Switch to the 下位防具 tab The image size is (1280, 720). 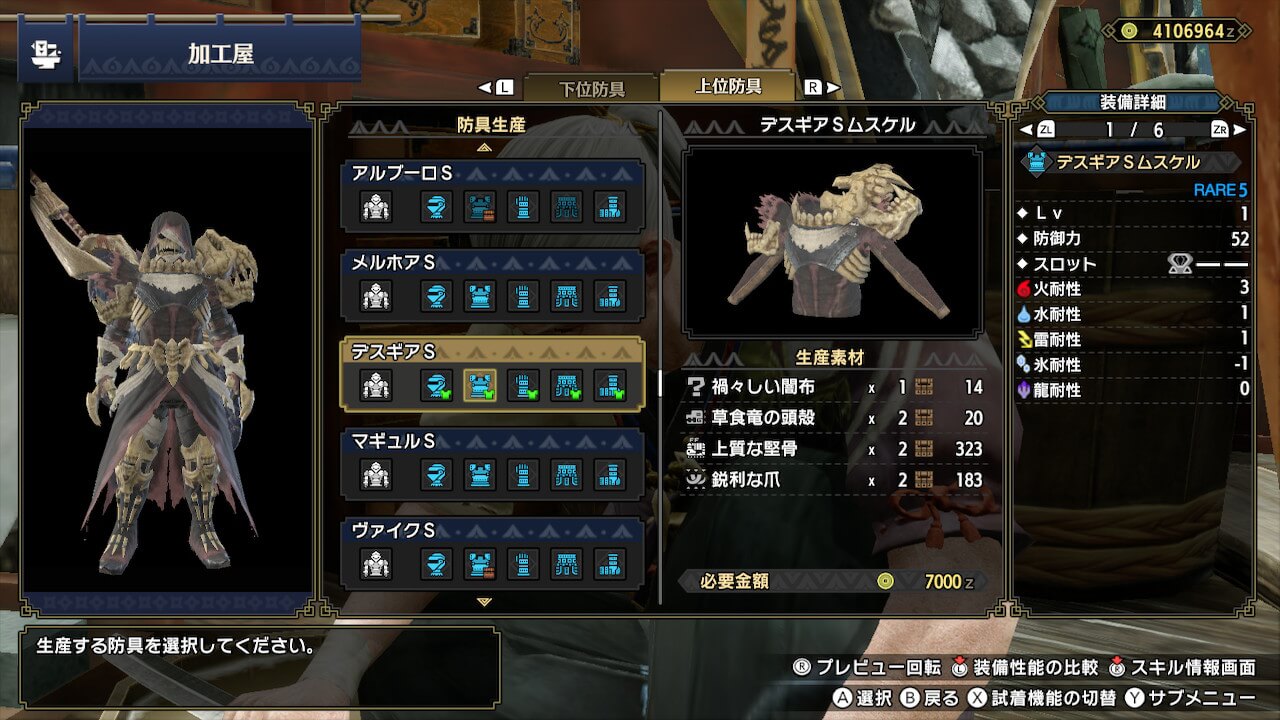pos(590,88)
